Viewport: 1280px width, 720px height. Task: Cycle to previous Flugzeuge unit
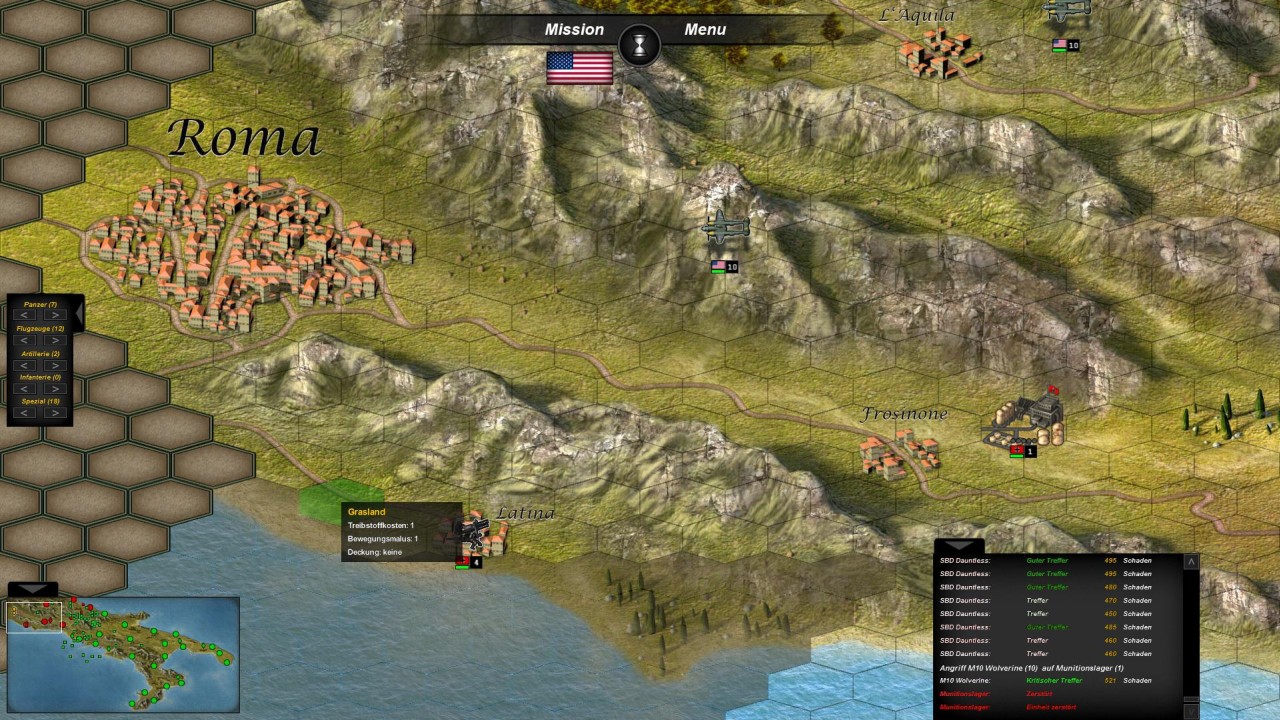point(26,341)
